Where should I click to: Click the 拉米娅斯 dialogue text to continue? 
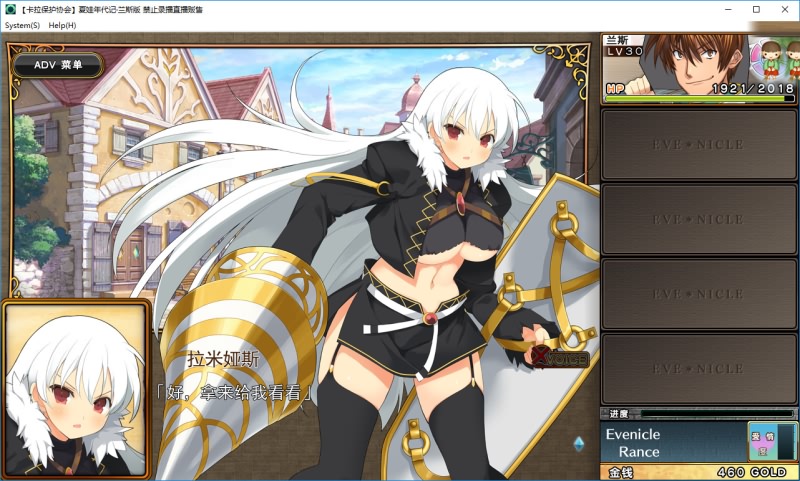point(235,392)
